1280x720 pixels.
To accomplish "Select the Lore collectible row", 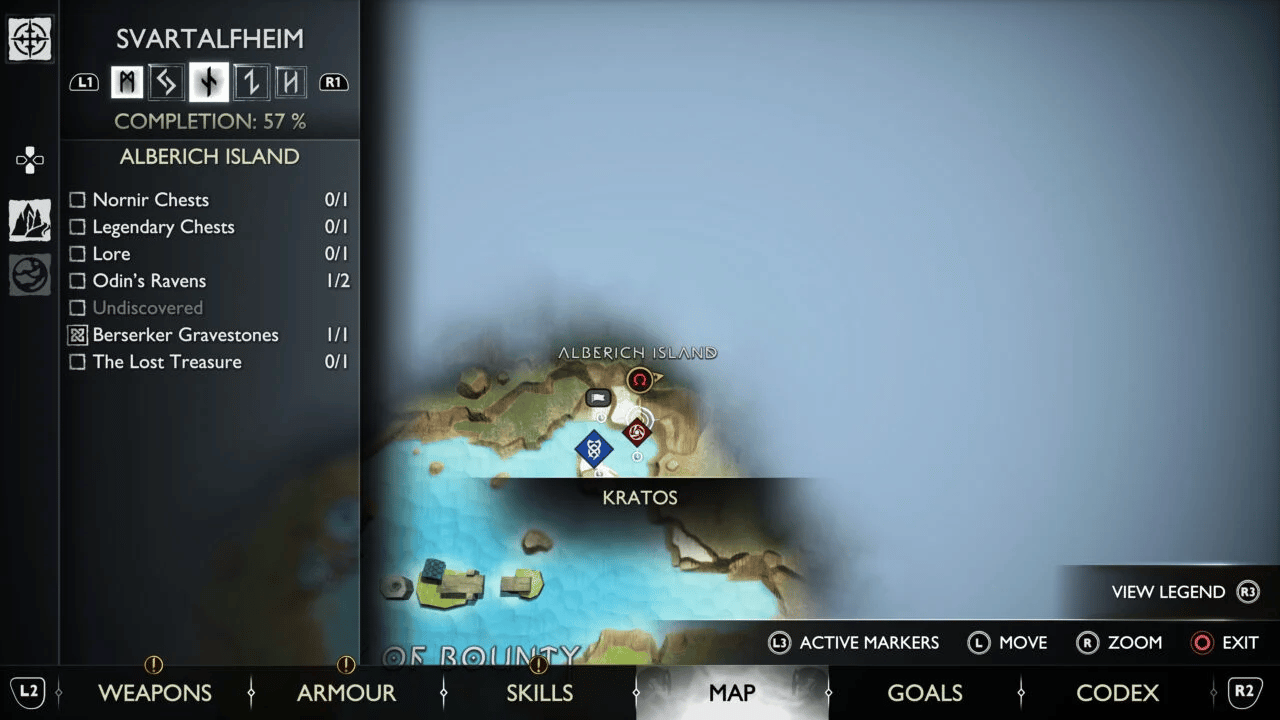I will coord(78,254).
